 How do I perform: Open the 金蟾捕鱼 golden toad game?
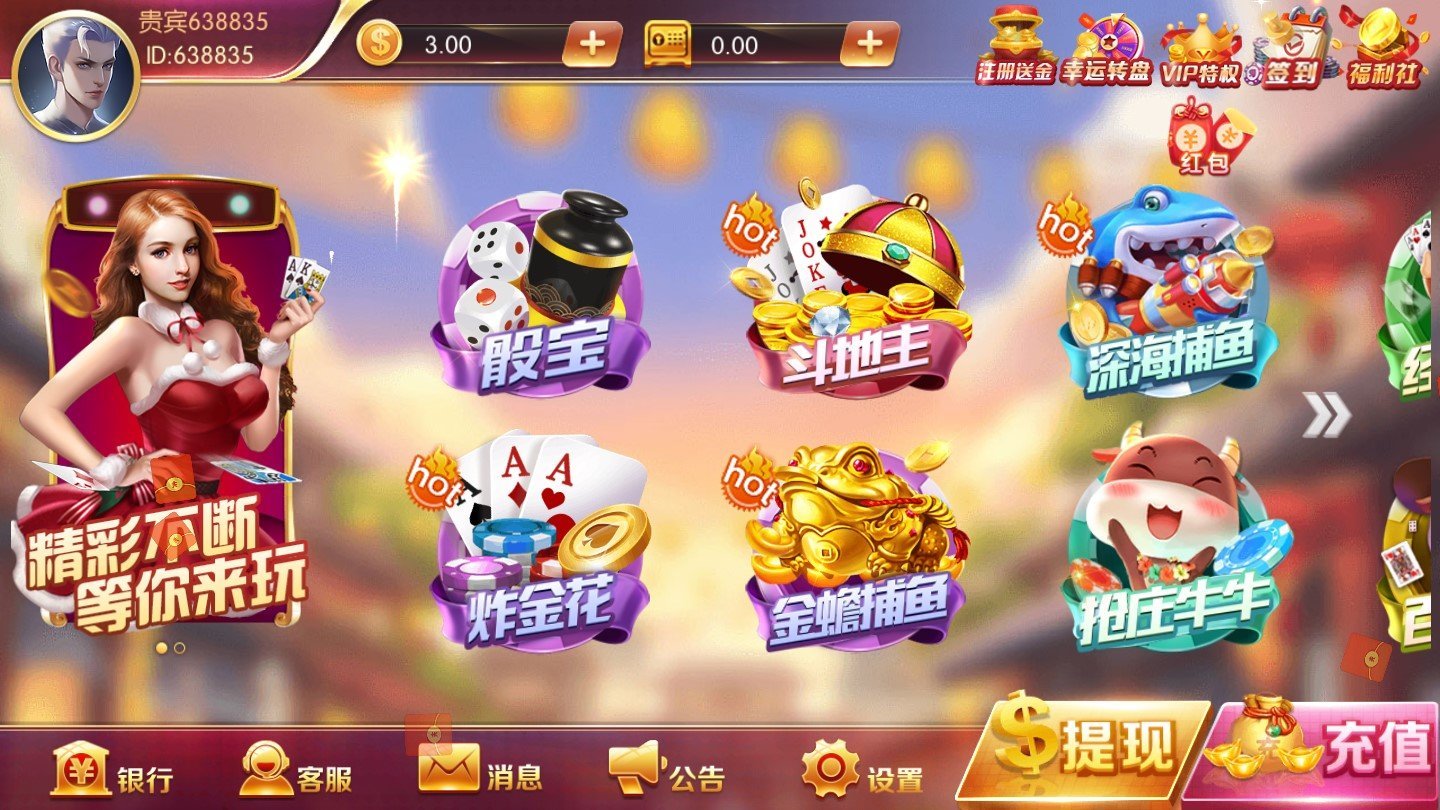click(x=850, y=540)
